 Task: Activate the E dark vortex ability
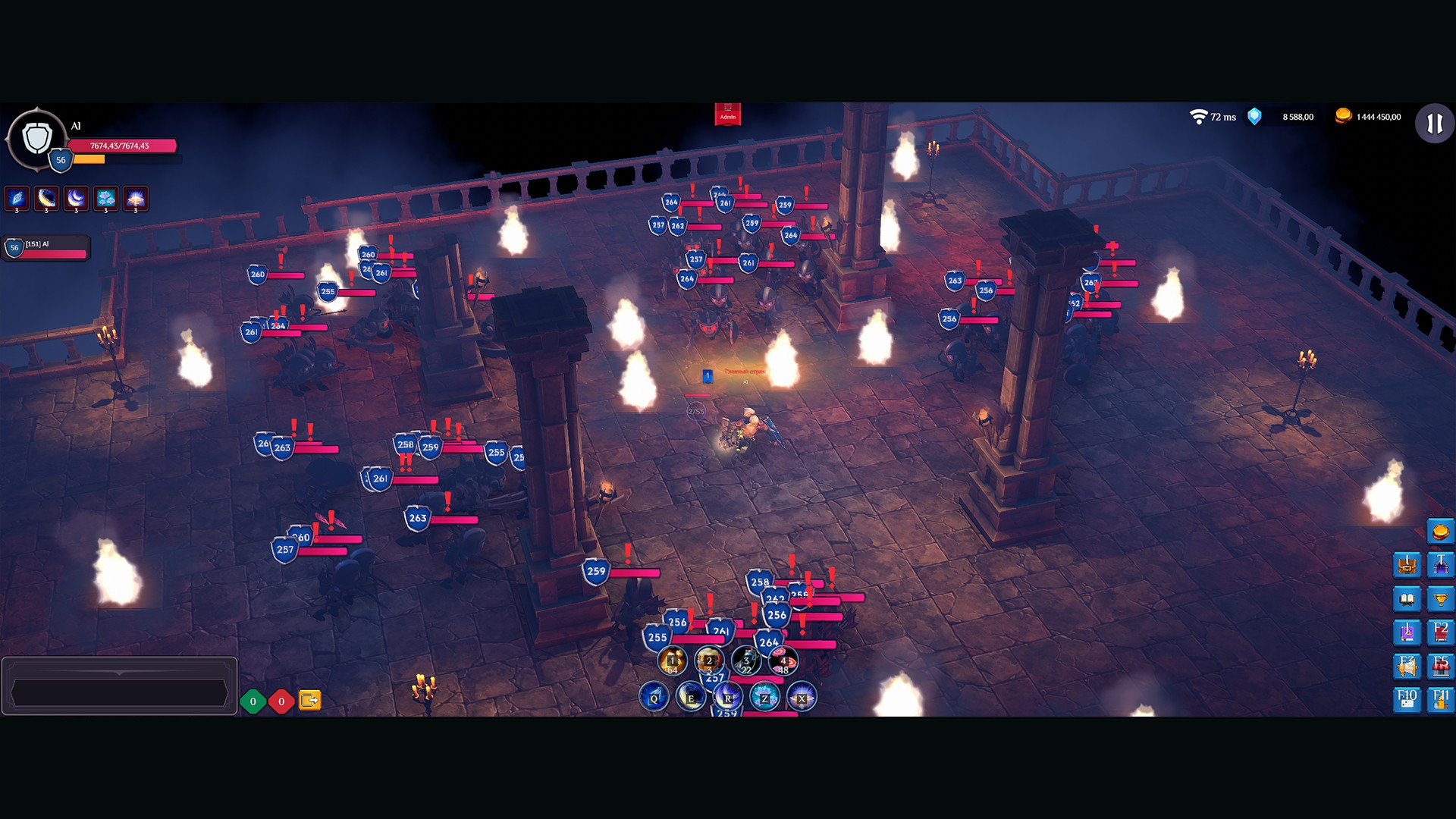pos(690,697)
